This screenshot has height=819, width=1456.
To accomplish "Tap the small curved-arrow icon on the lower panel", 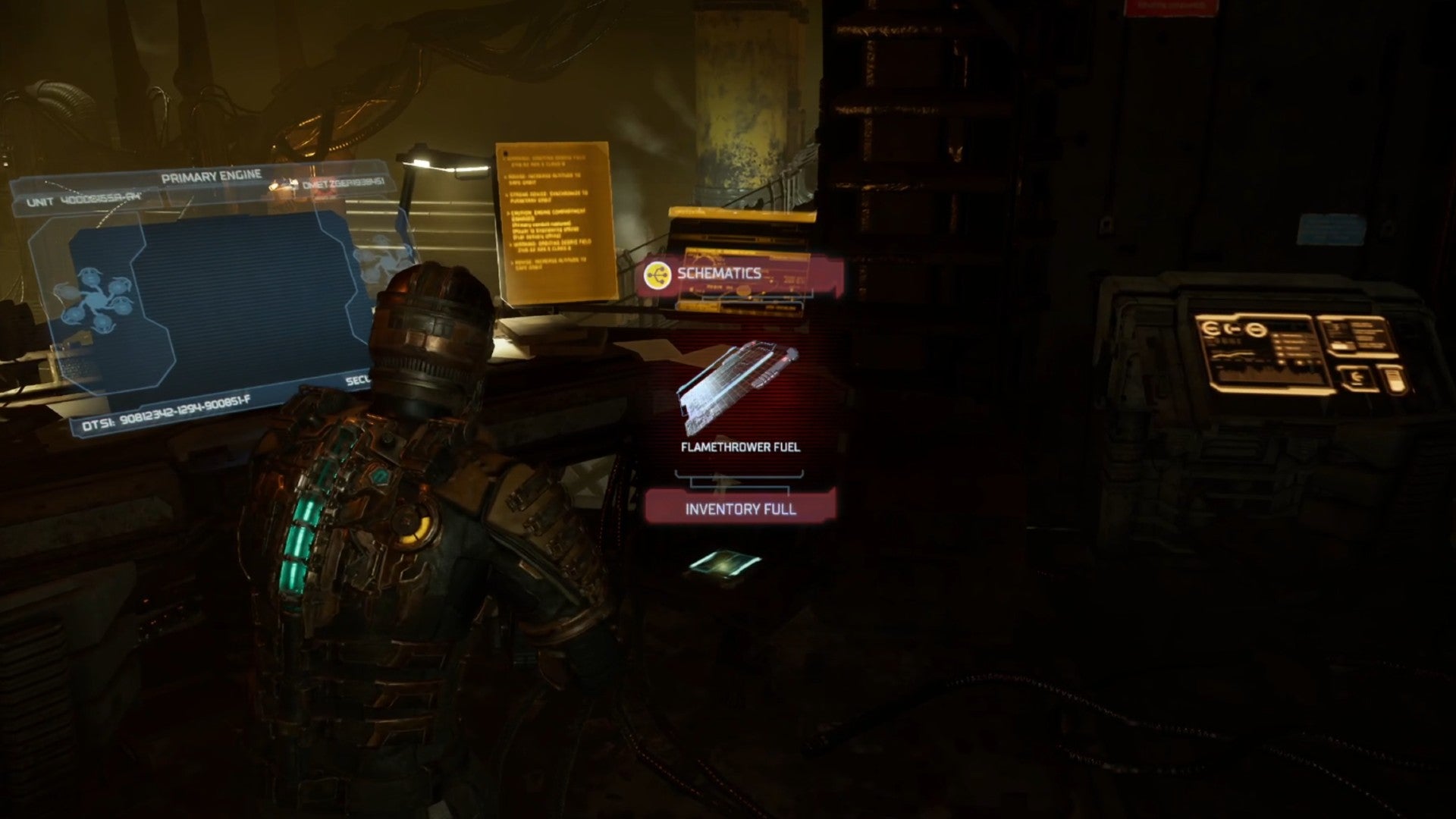I will [1356, 377].
